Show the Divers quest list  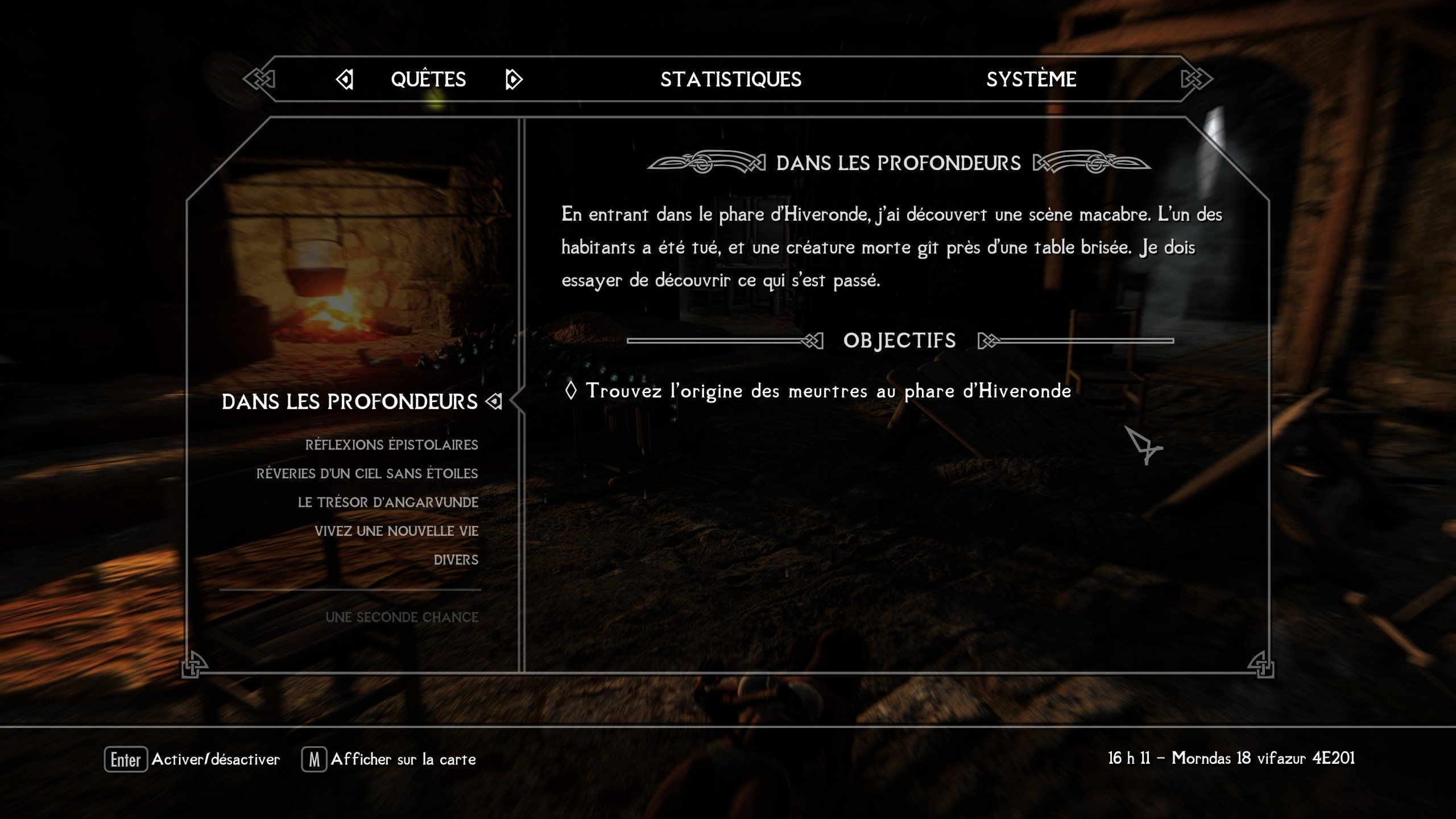coord(456,560)
